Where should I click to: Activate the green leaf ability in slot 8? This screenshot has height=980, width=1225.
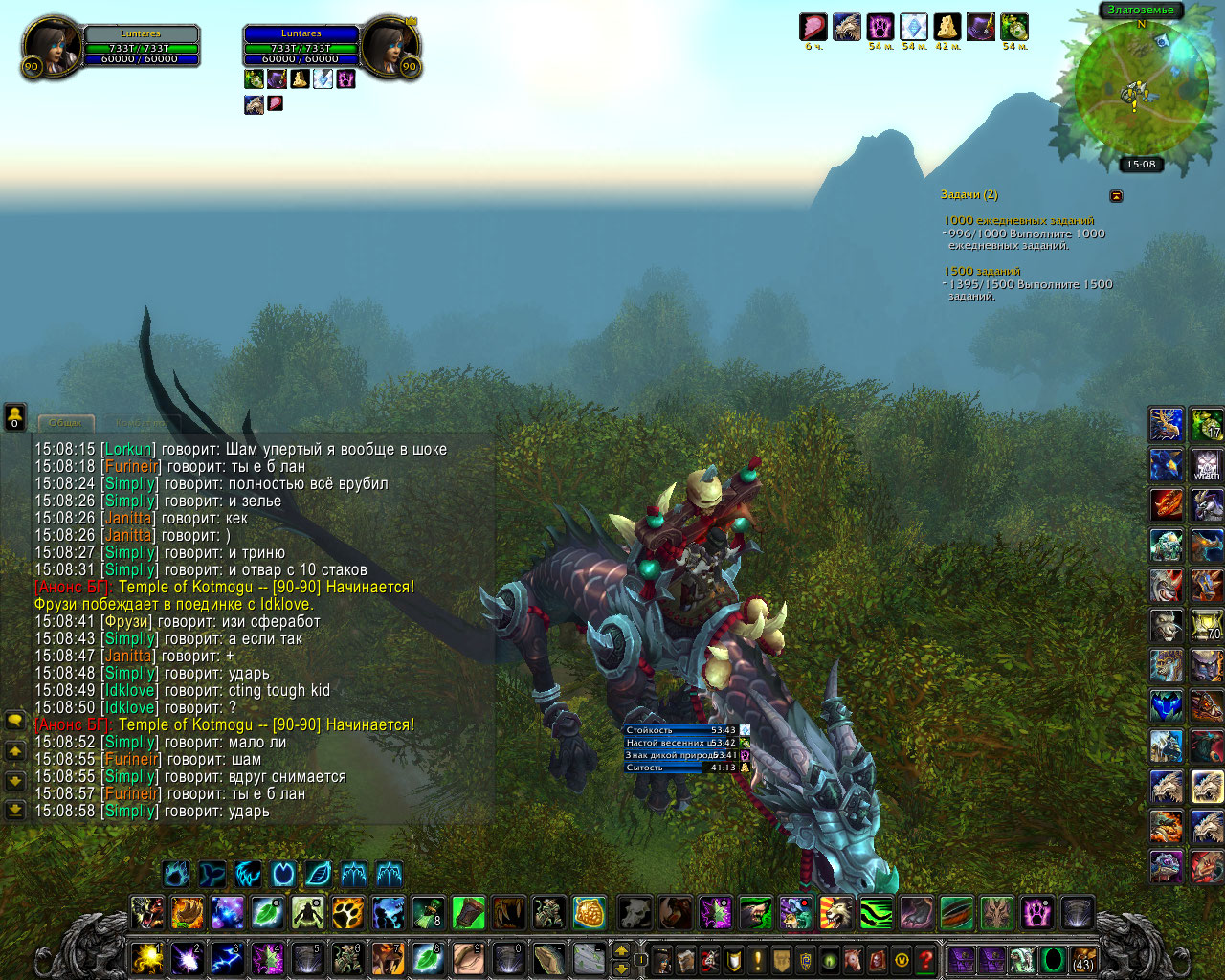[x=427, y=959]
